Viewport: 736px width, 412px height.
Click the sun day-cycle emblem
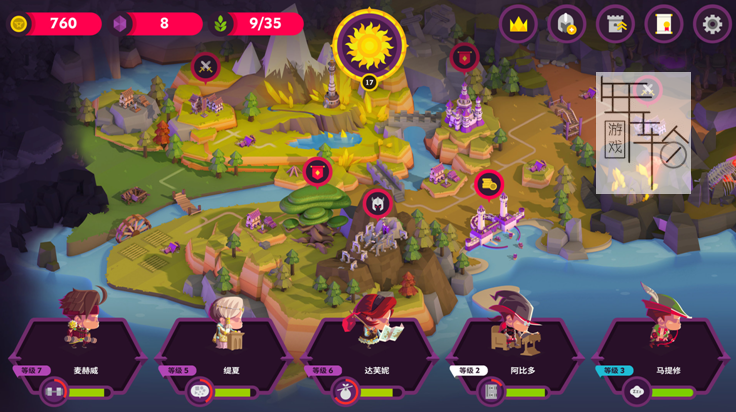tap(368, 44)
